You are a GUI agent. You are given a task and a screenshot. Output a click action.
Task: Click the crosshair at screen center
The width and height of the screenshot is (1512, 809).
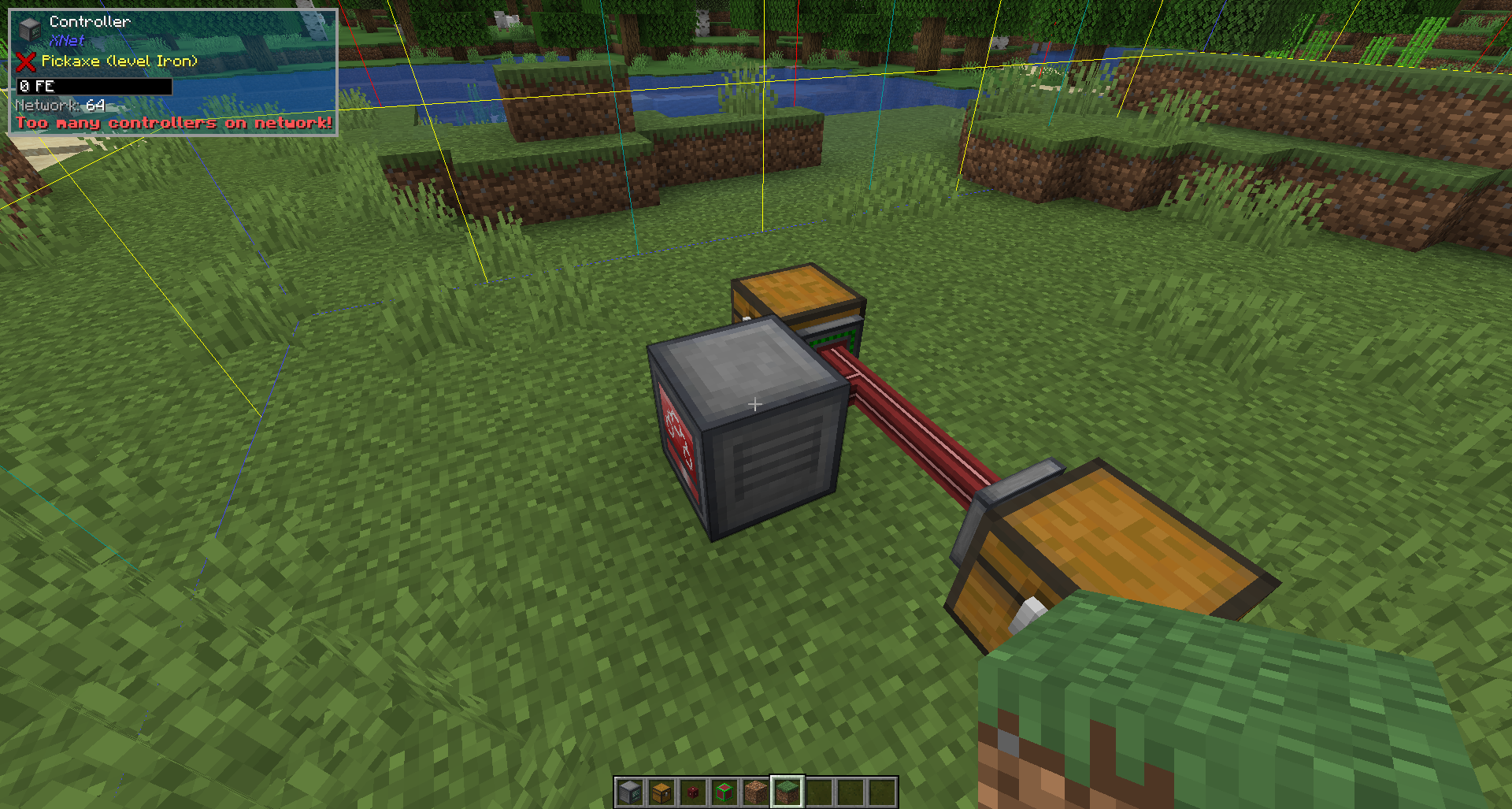point(756,404)
